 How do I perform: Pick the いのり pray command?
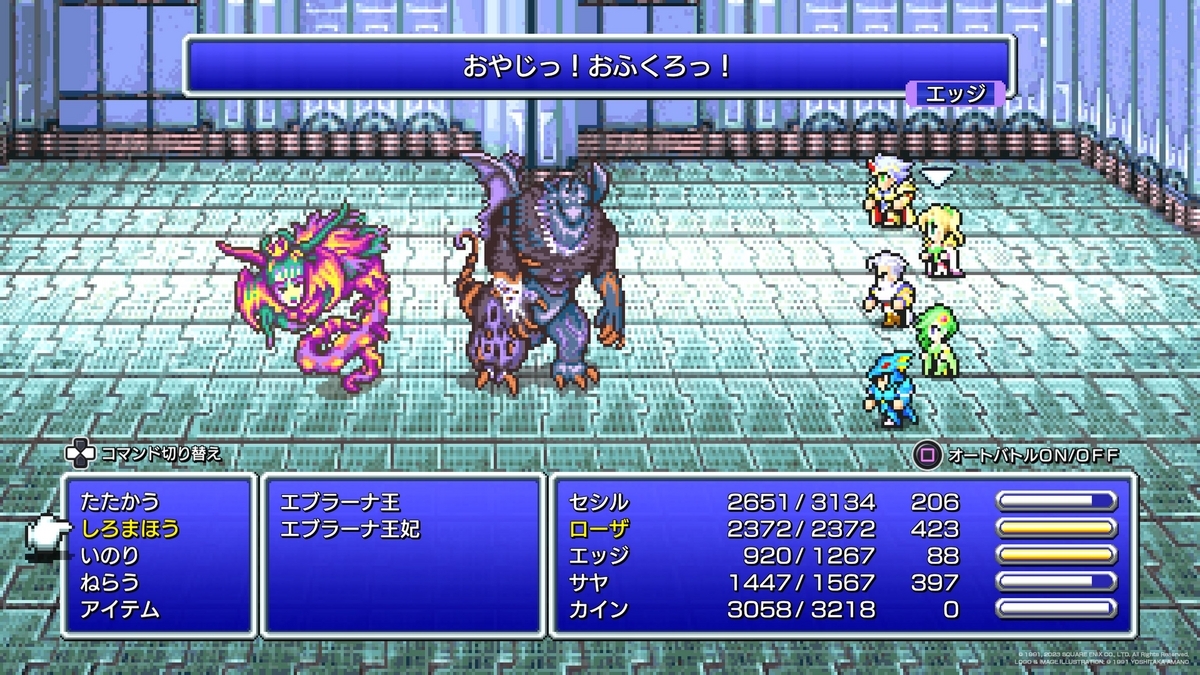click(x=110, y=556)
